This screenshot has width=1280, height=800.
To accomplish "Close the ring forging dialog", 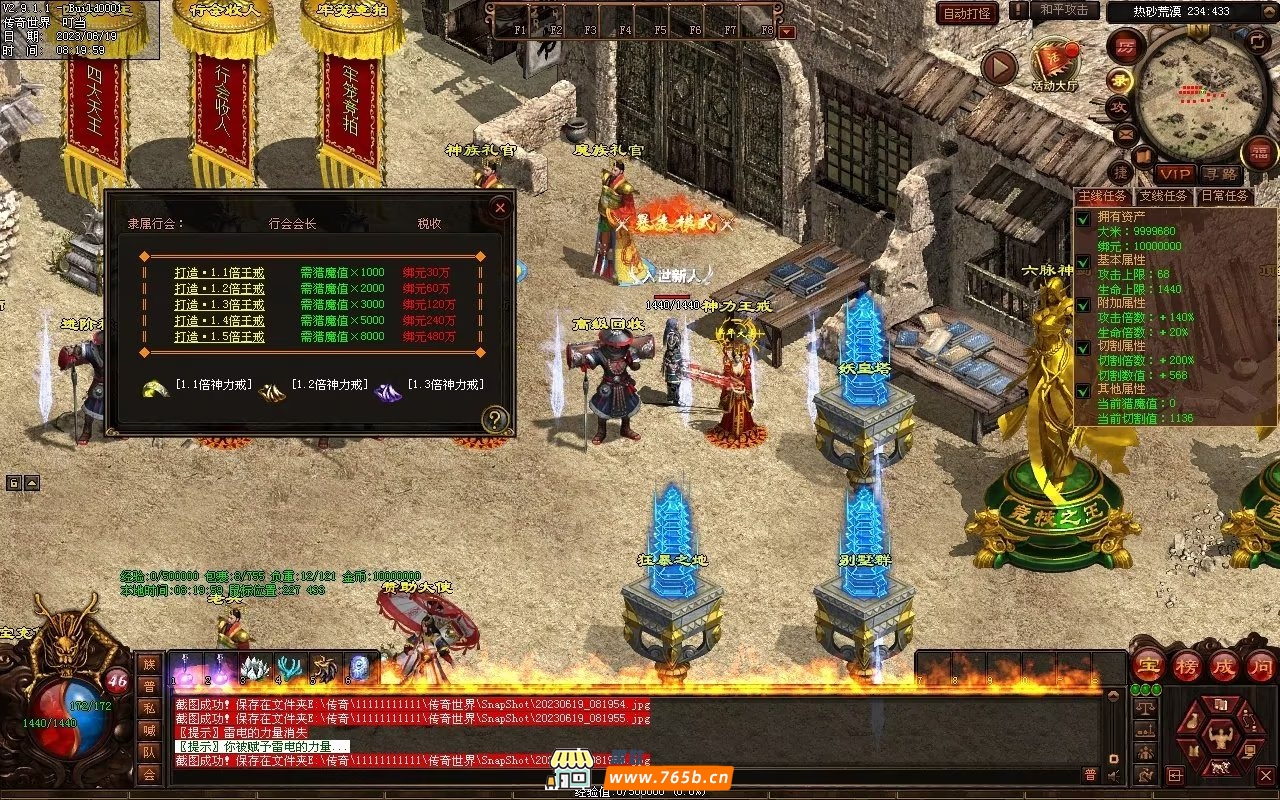I will click(x=500, y=208).
